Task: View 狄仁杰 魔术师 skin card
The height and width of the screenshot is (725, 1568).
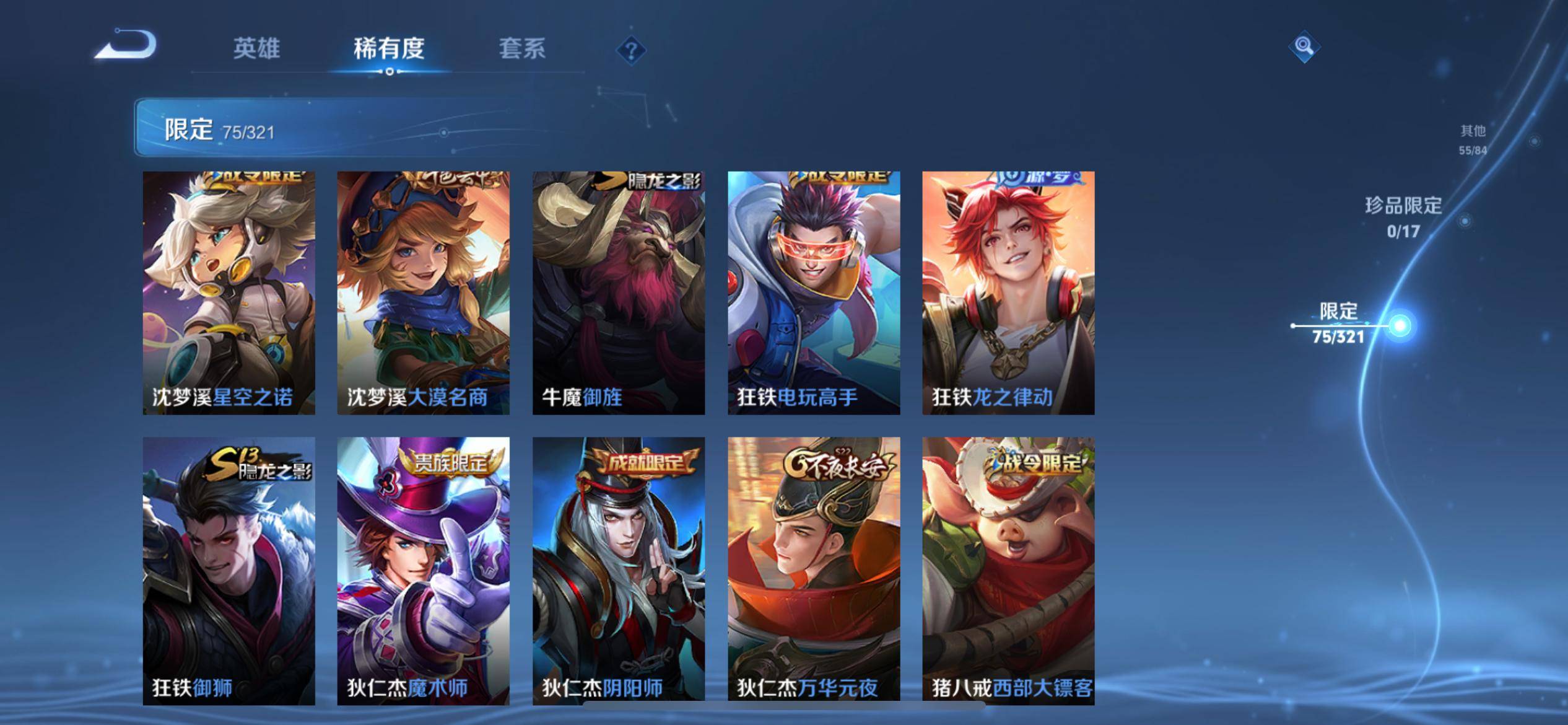Action: [x=423, y=570]
